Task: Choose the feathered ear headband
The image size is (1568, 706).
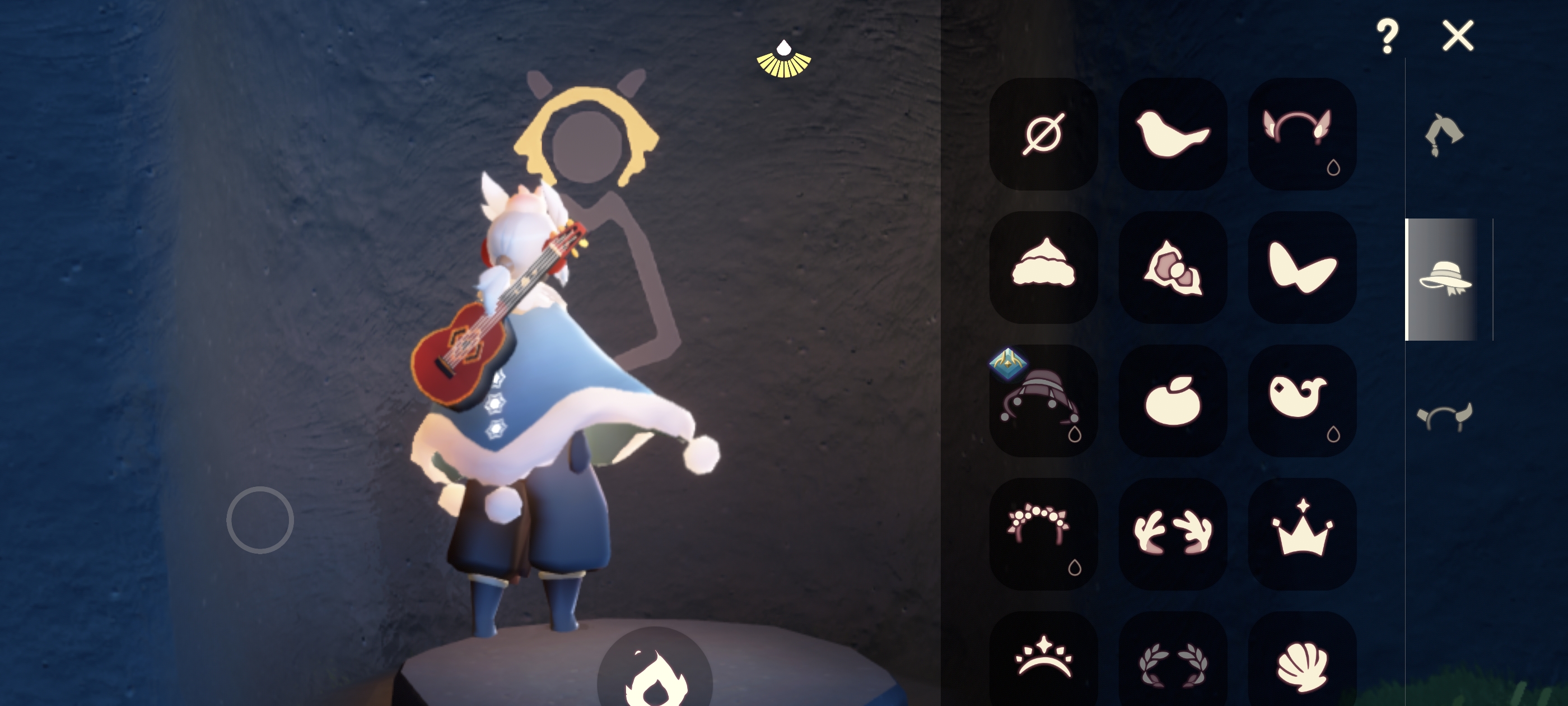Action: point(1301,134)
